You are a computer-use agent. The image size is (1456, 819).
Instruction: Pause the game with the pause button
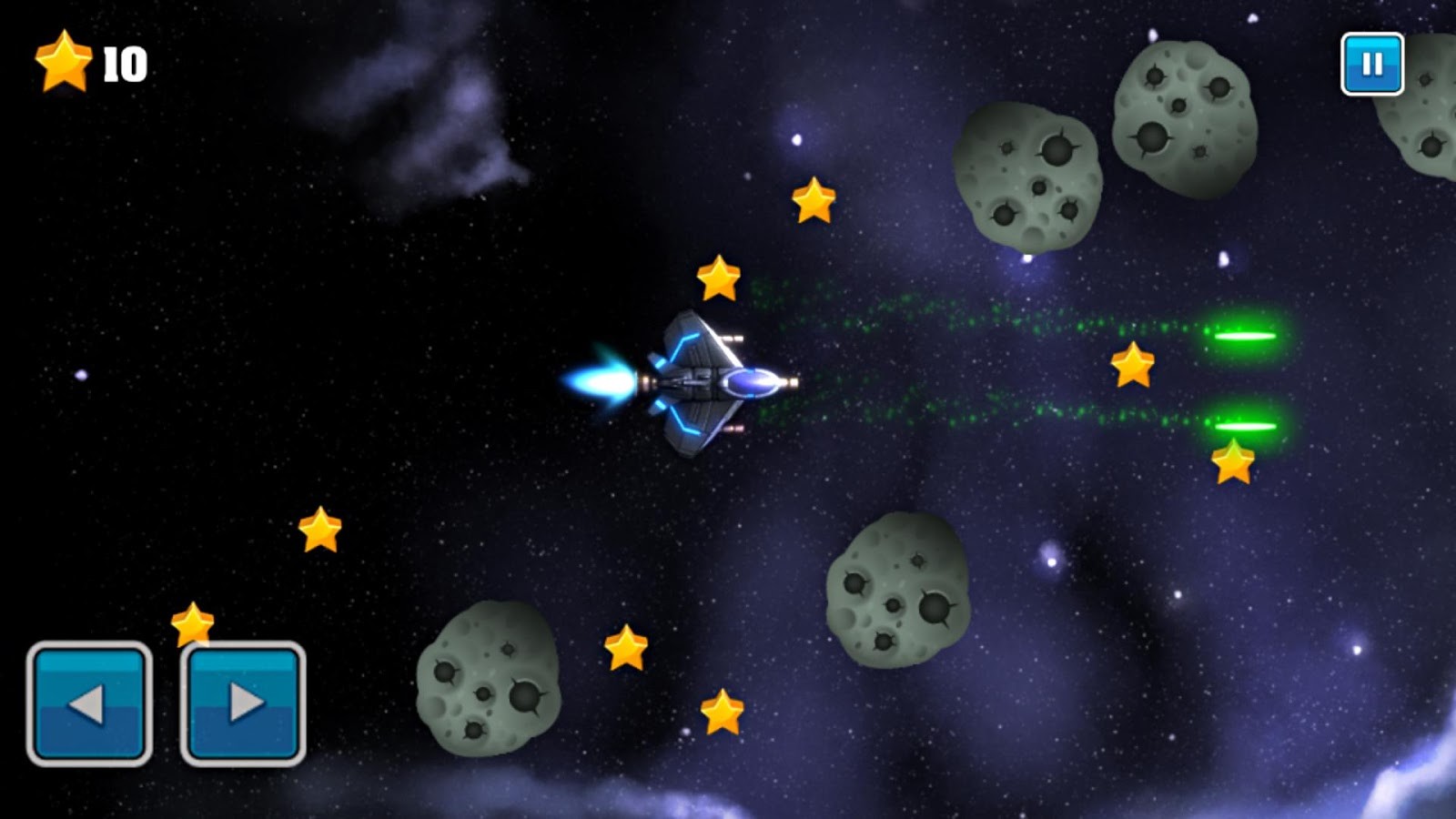click(1371, 65)
